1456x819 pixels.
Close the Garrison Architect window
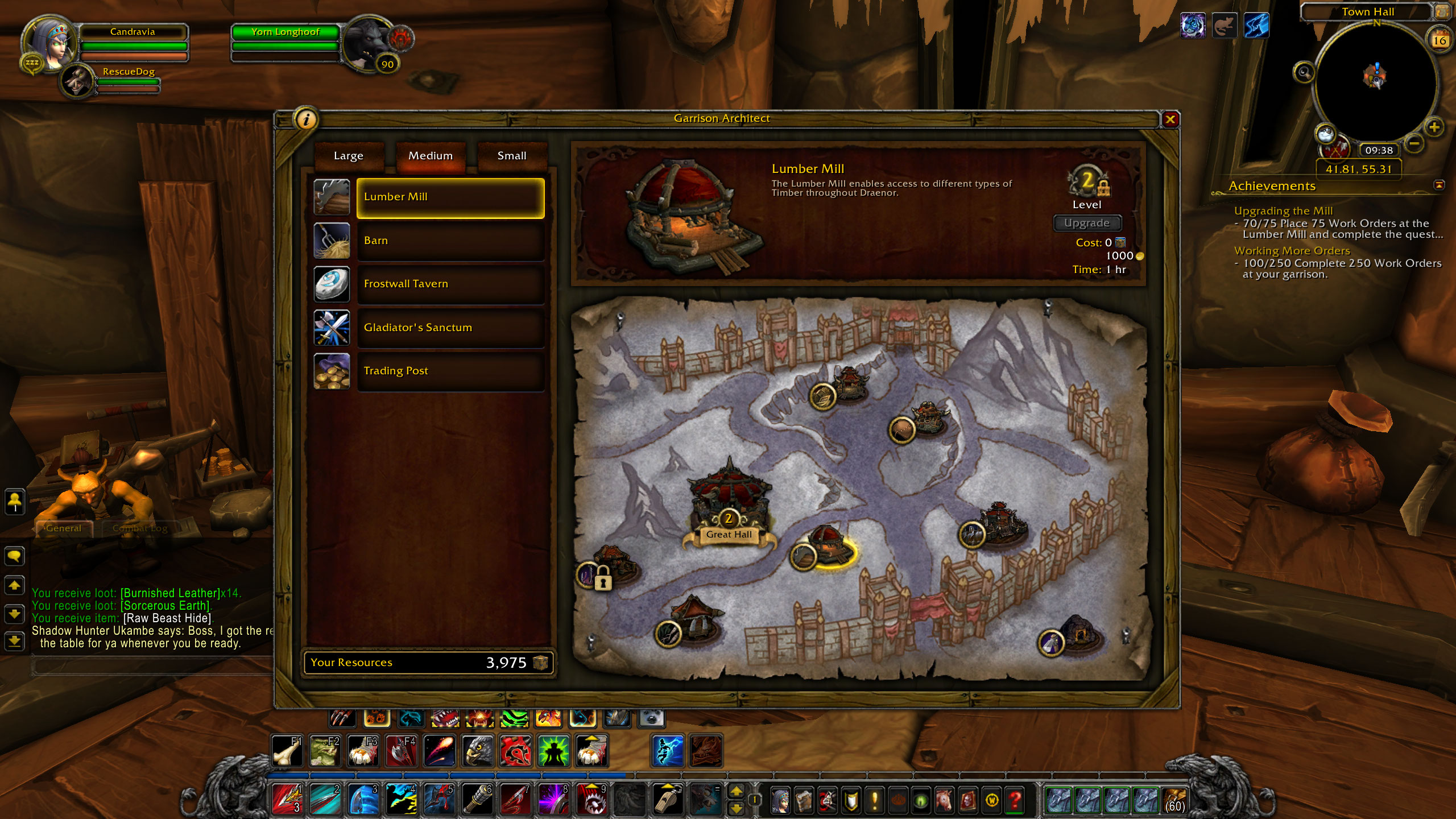(1170, 119)
